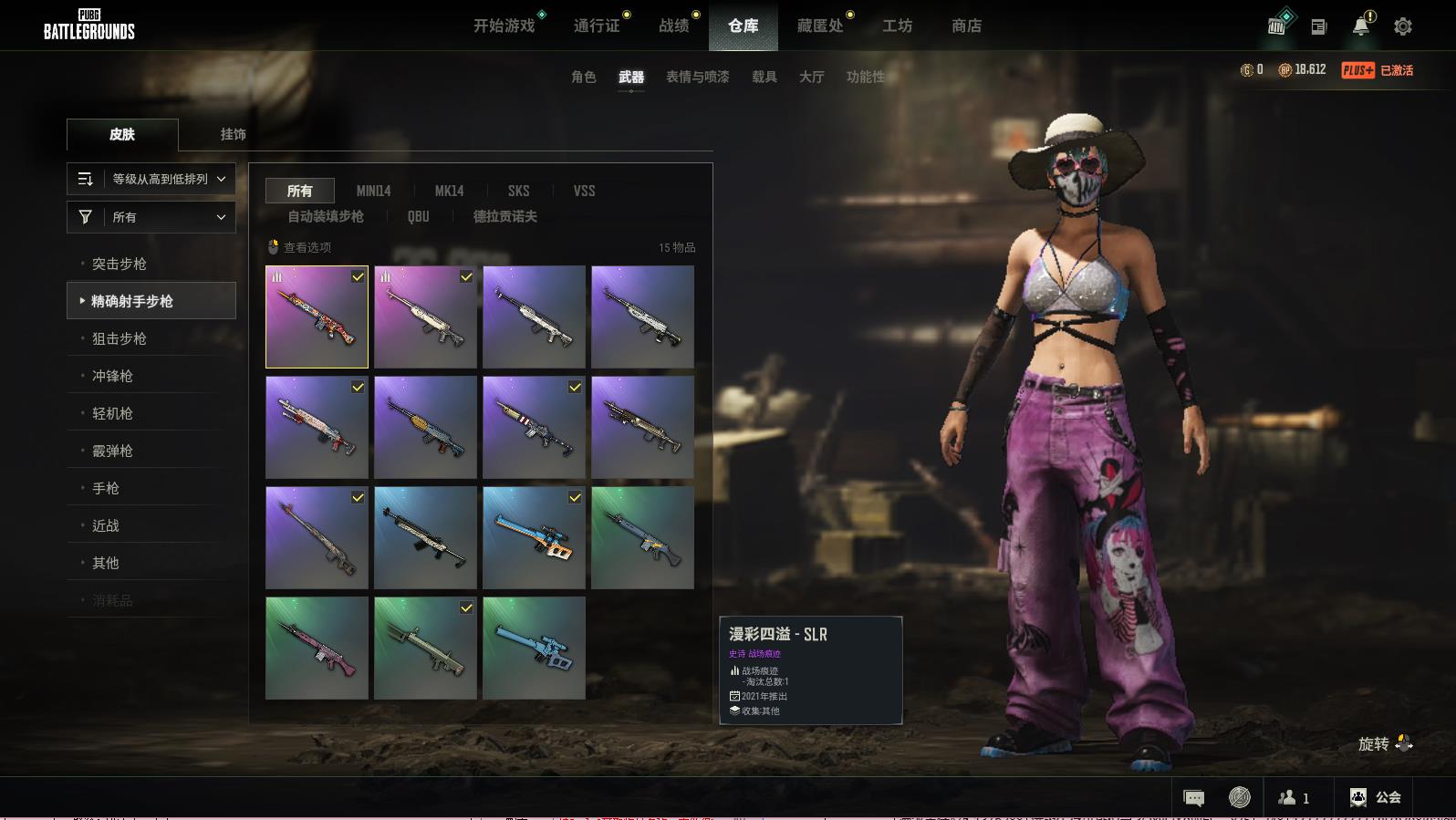Open the chat bubble icon
Image resolution: width=1456 pixels, height=820 pixels.
[x=1193, y=798]
